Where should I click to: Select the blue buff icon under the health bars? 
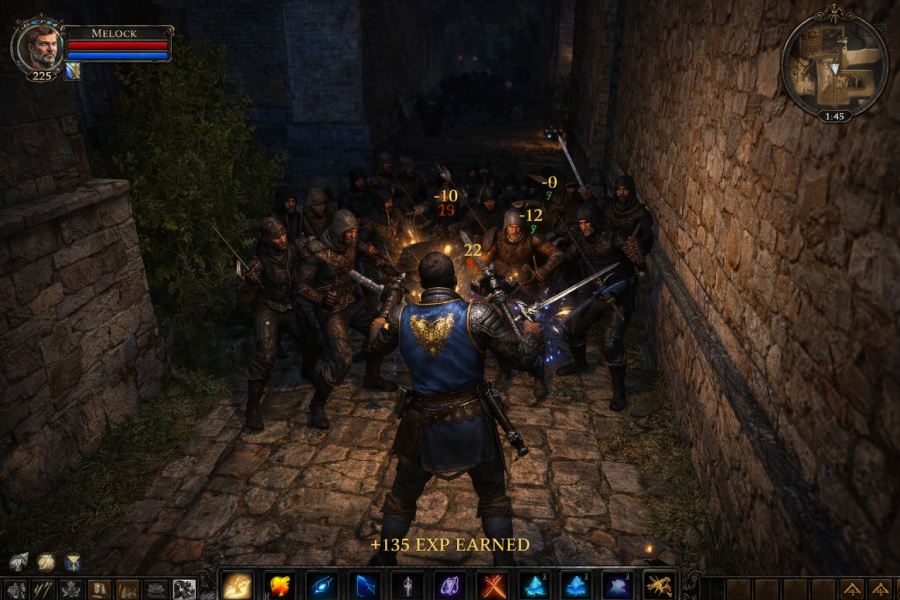[73, 71]
